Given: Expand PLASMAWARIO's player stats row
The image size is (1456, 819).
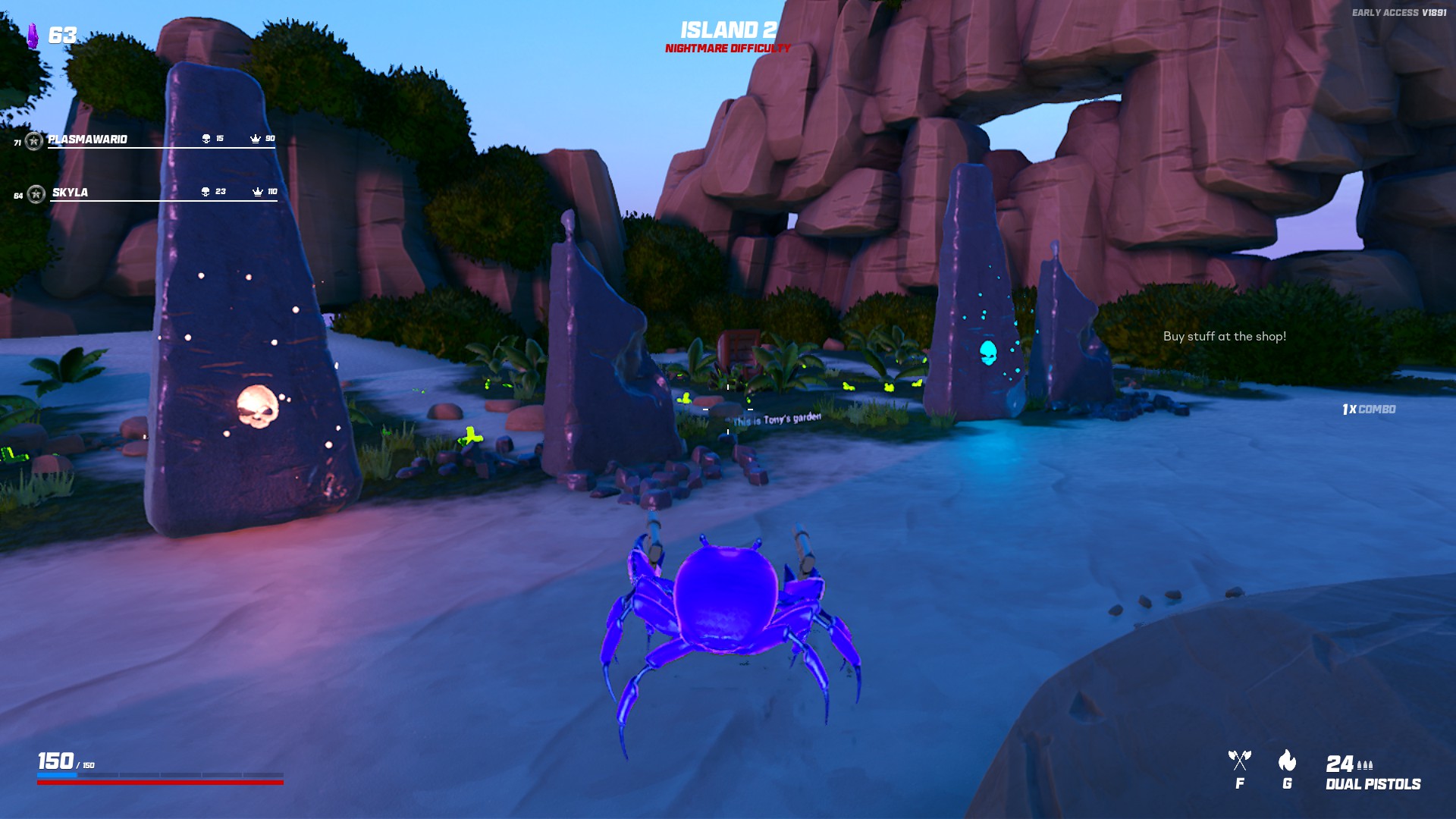Looking at the screenshot, I should tap(86, 140).
